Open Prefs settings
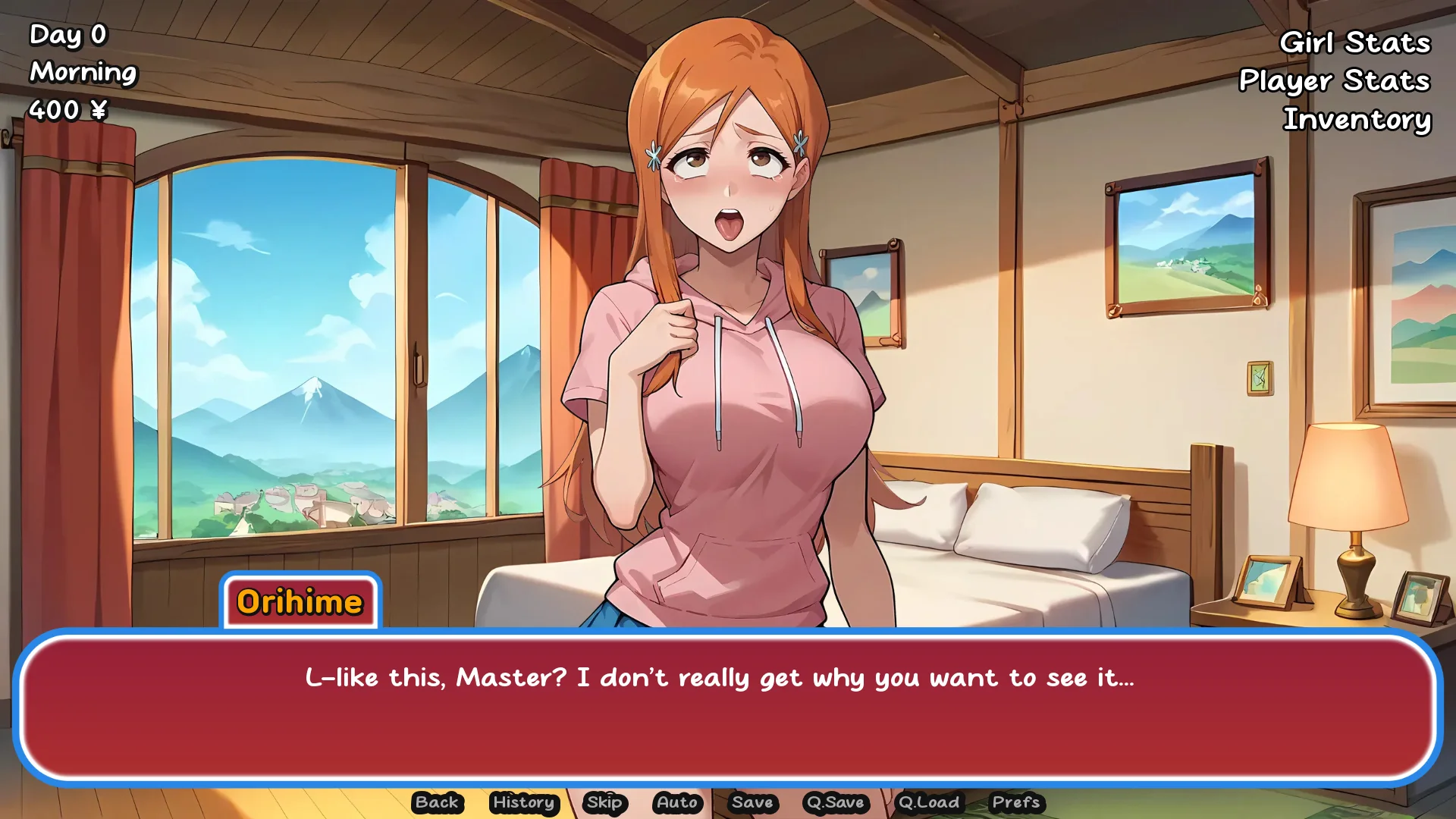 [1016, 802]
